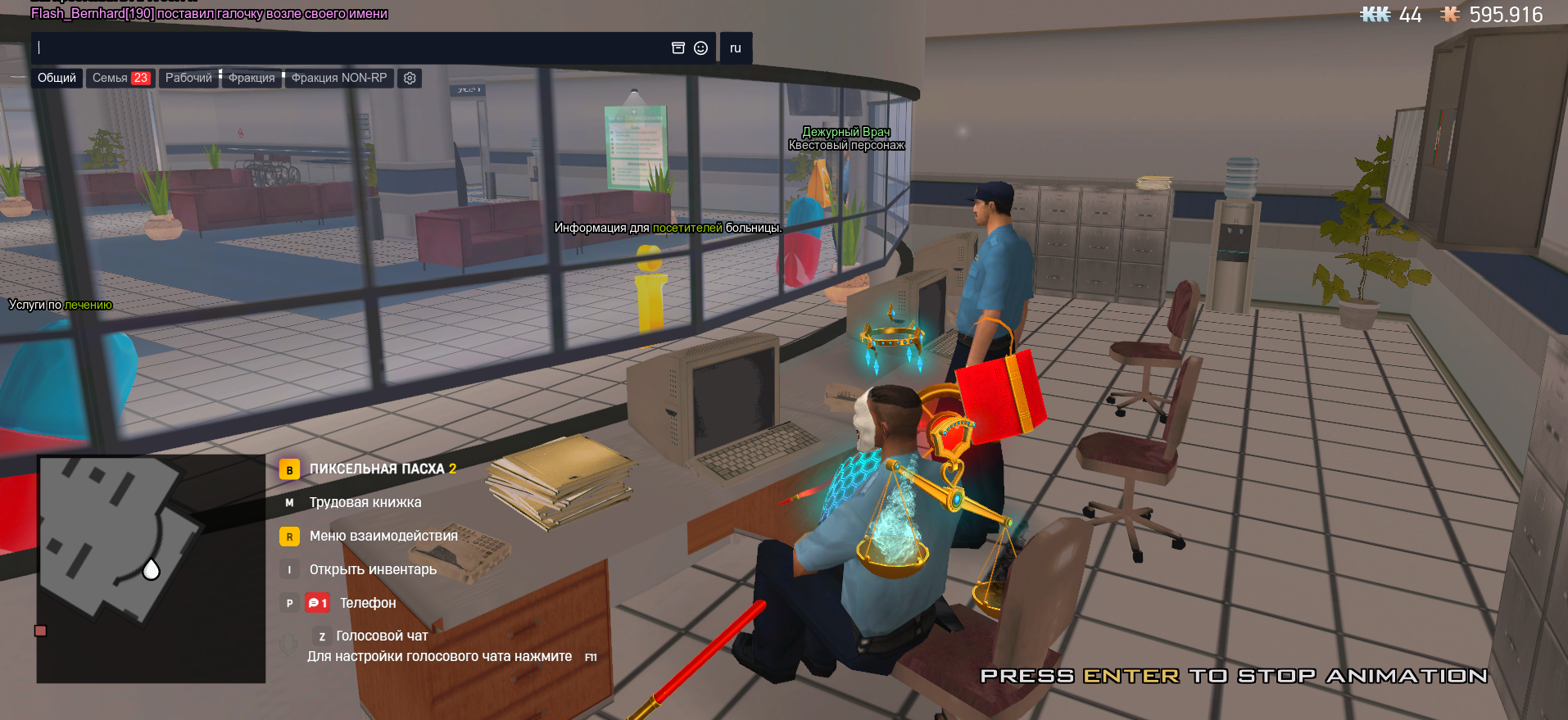
Task: Open the Фракция NON-RP chat tab
Action: coord(339,78)
